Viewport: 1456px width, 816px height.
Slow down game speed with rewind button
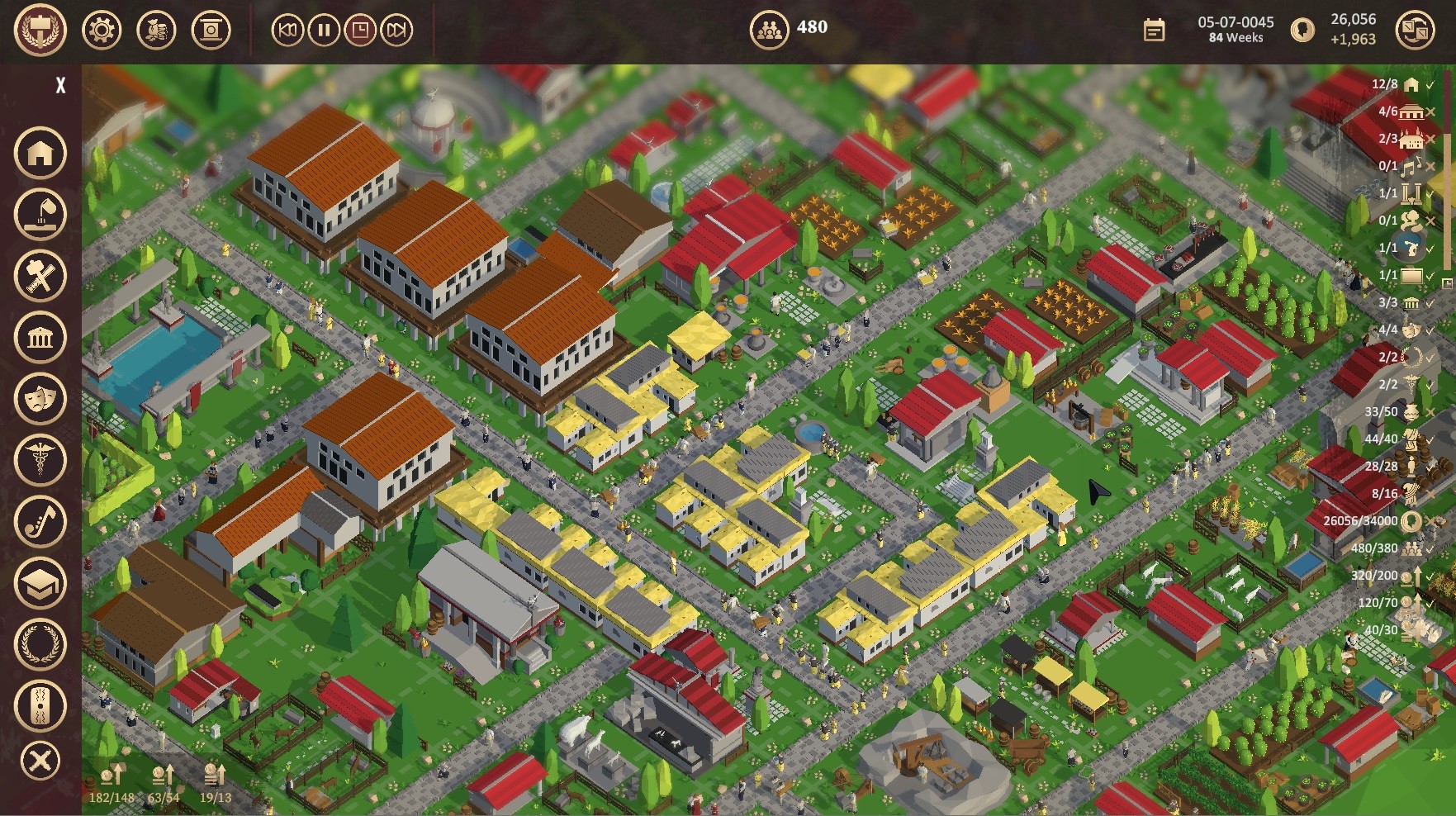(287, 31)
